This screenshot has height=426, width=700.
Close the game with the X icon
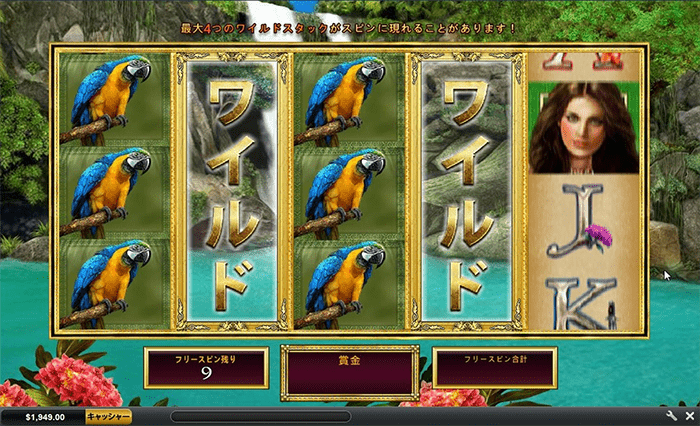tap(688, 415)
